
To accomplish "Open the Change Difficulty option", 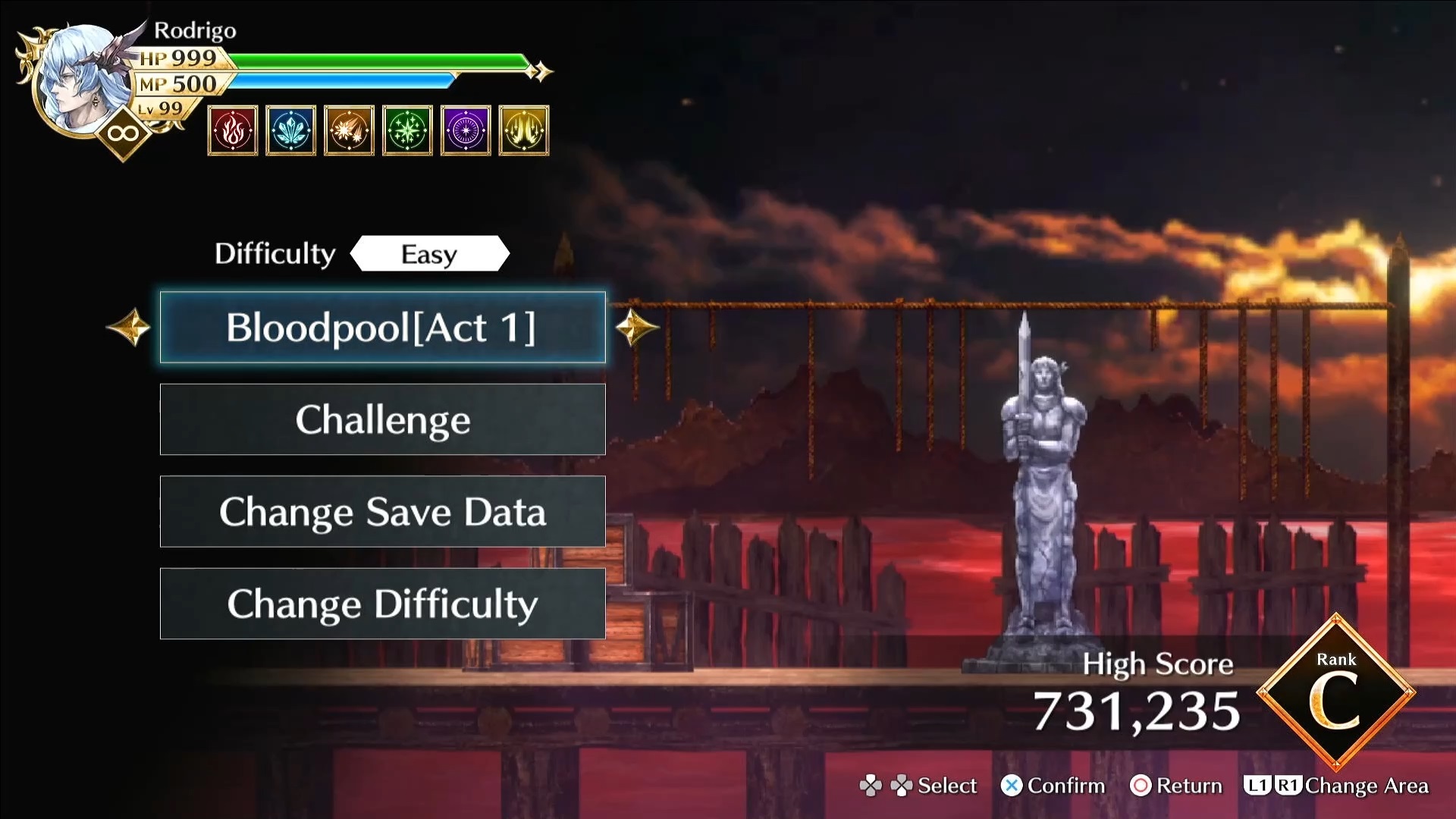I will (382, 604).
